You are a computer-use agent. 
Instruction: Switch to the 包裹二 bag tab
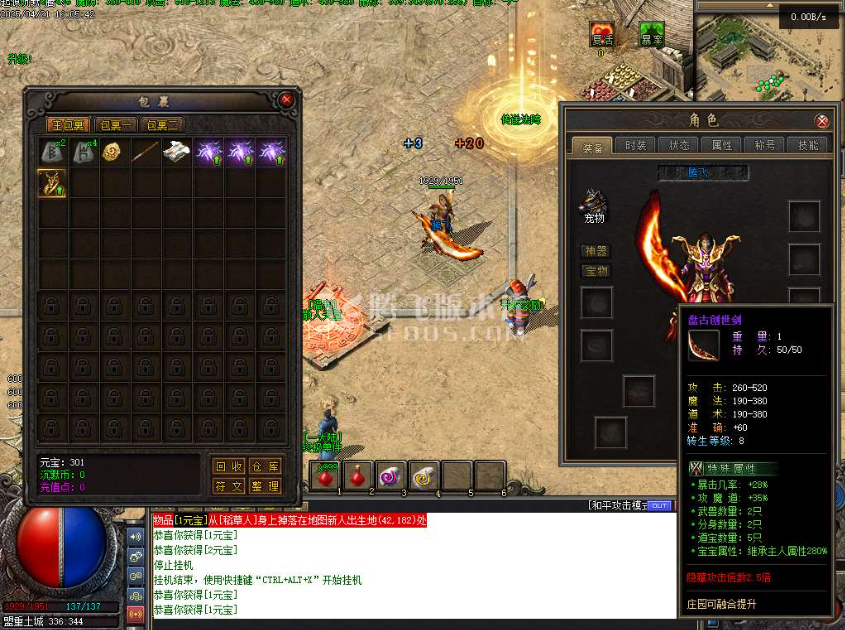click(x=162, y=125)
